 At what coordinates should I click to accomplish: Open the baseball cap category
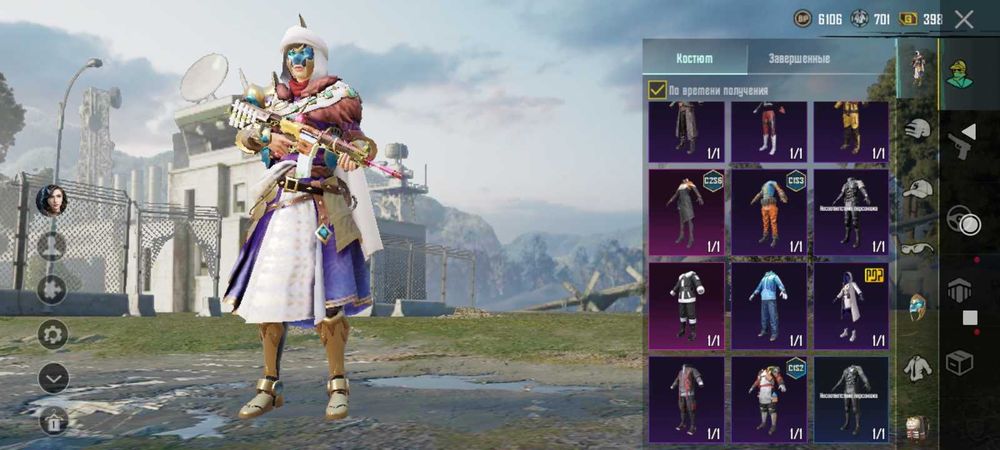tap(918, 189)
